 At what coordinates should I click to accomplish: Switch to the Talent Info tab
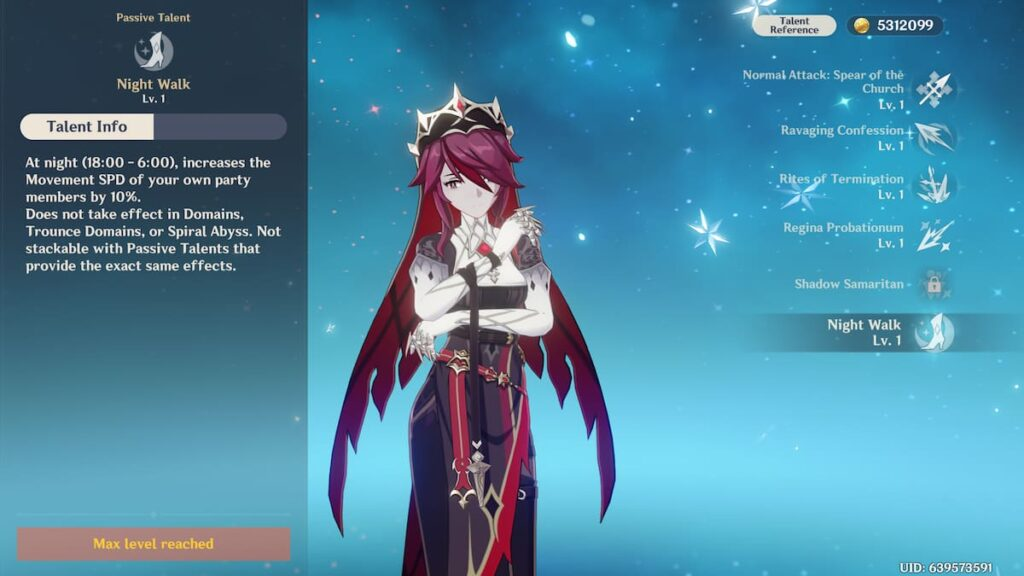[87, 127]
